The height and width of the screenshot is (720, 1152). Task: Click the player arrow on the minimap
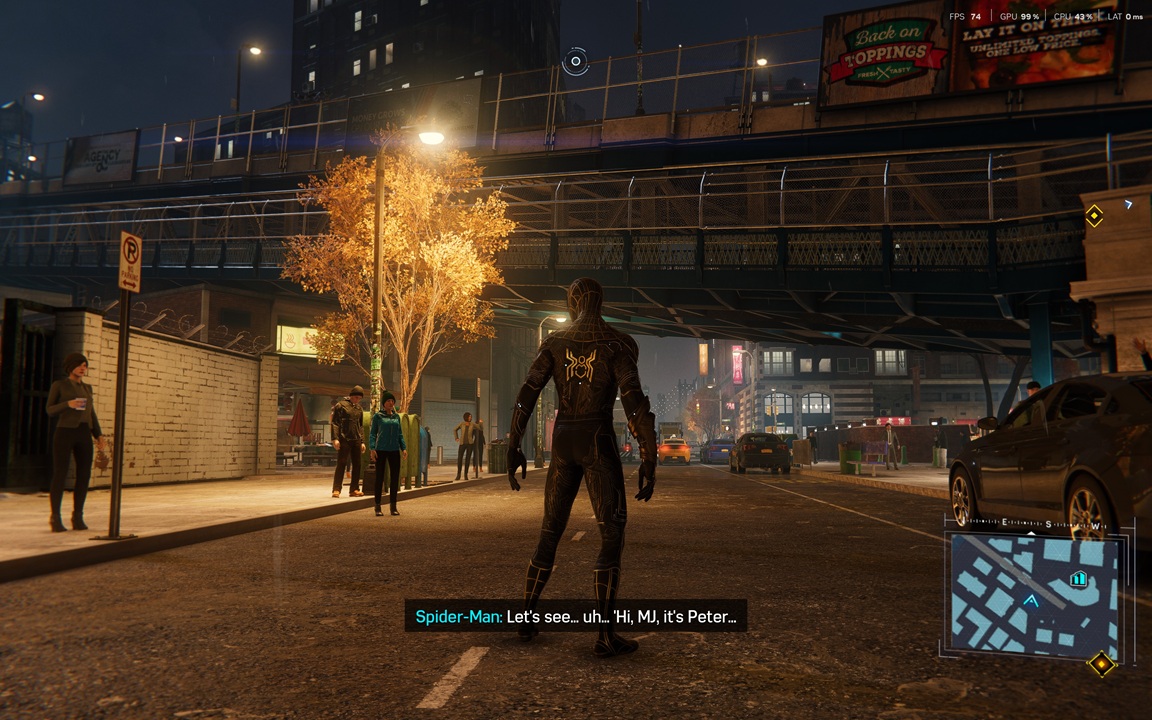coord(1030,600)
